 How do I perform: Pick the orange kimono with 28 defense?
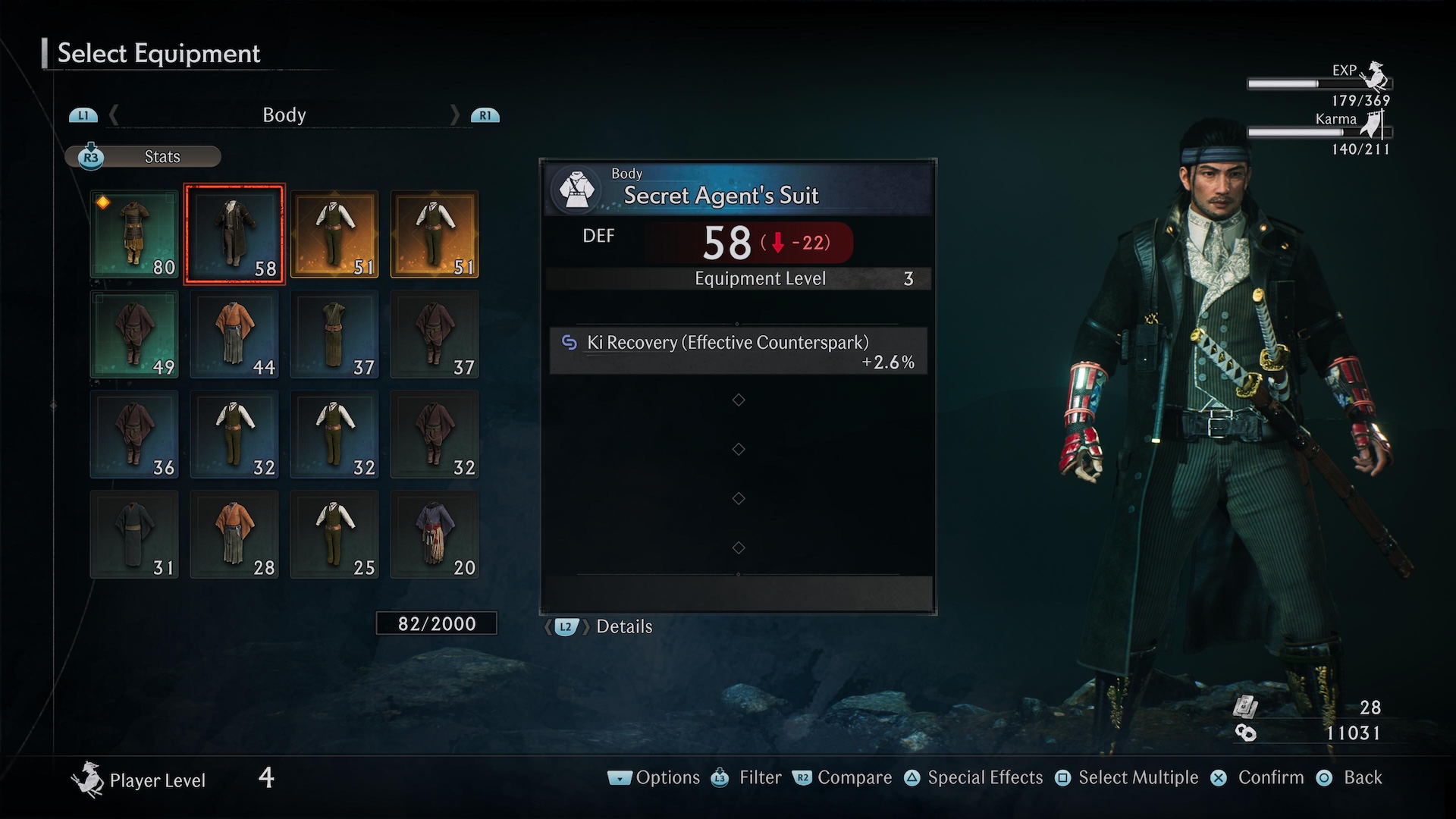coord(234,535)
